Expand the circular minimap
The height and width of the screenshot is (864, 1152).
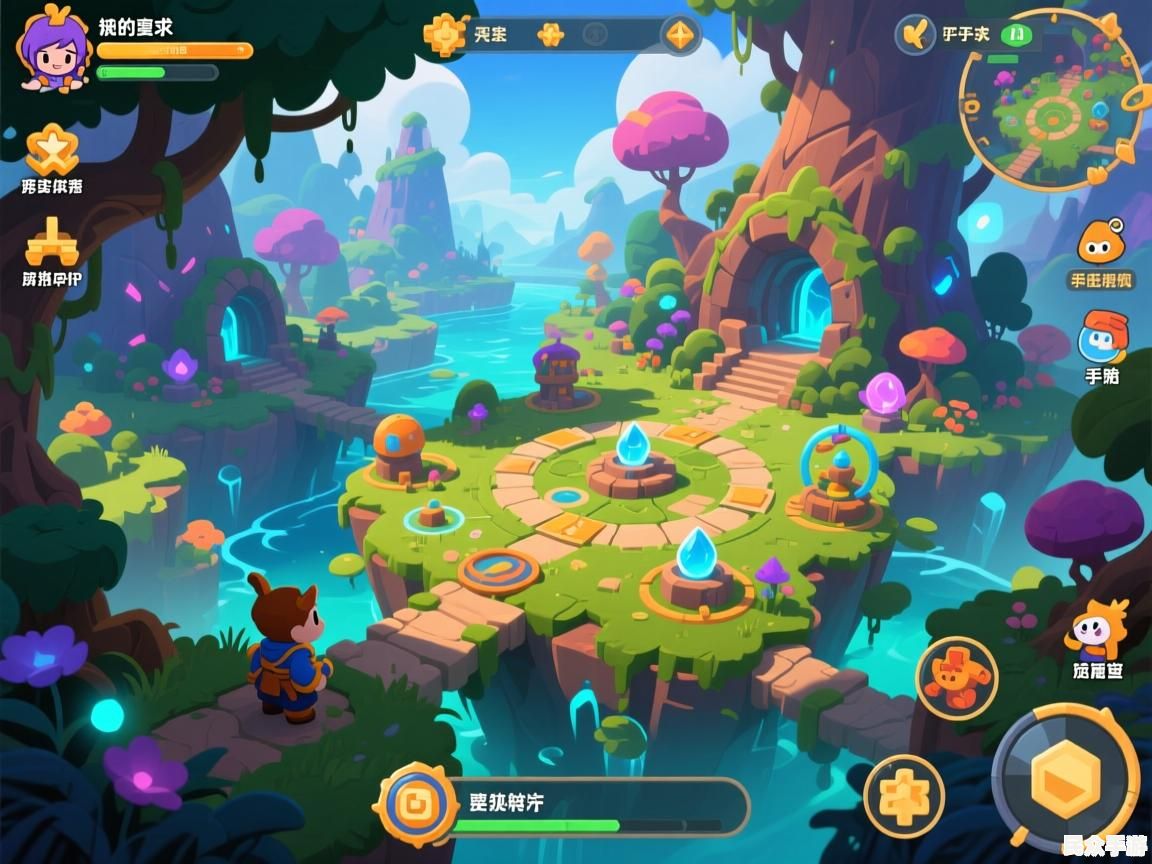[x=1050, y=100]
